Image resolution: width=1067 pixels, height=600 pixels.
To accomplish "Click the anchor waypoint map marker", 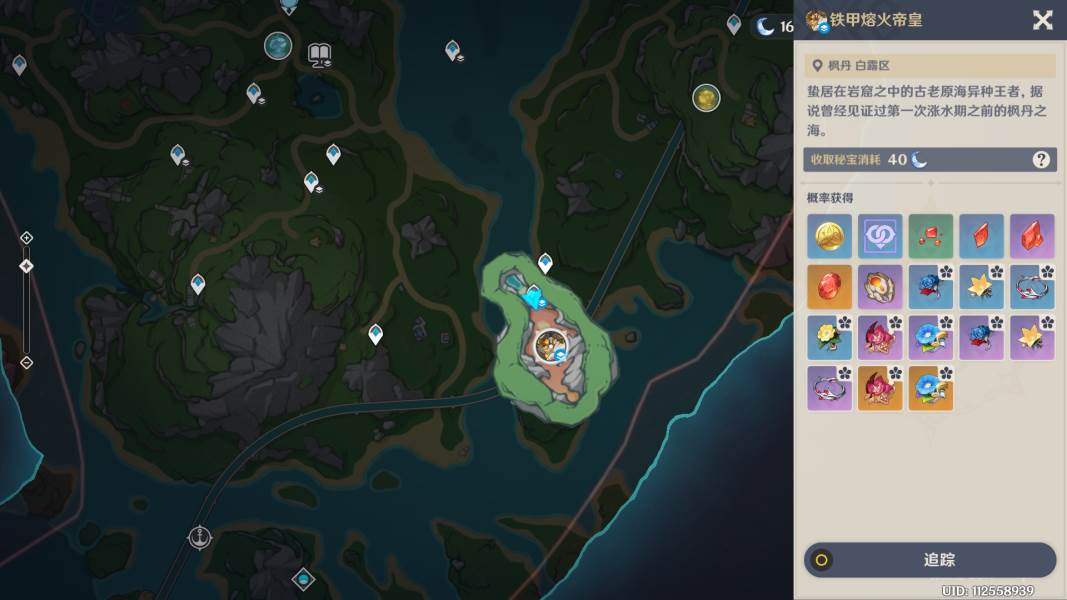I will click(200, 537).
